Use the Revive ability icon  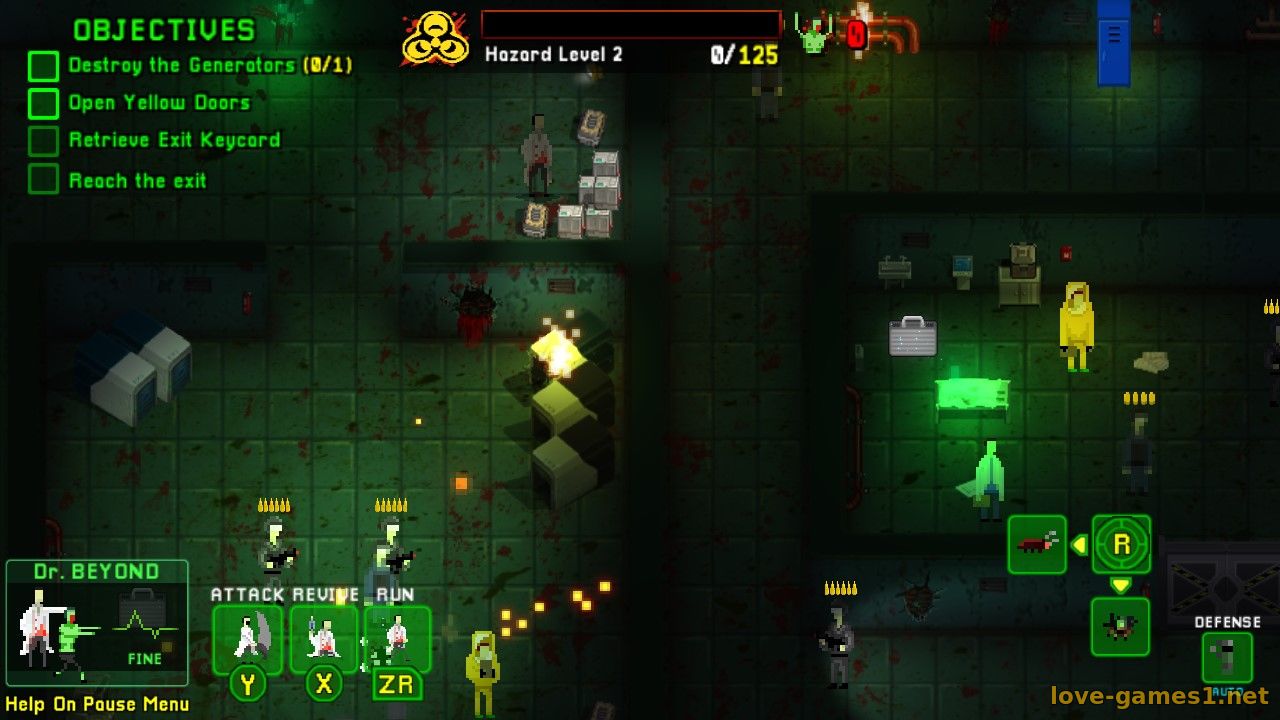click(323, 640)
